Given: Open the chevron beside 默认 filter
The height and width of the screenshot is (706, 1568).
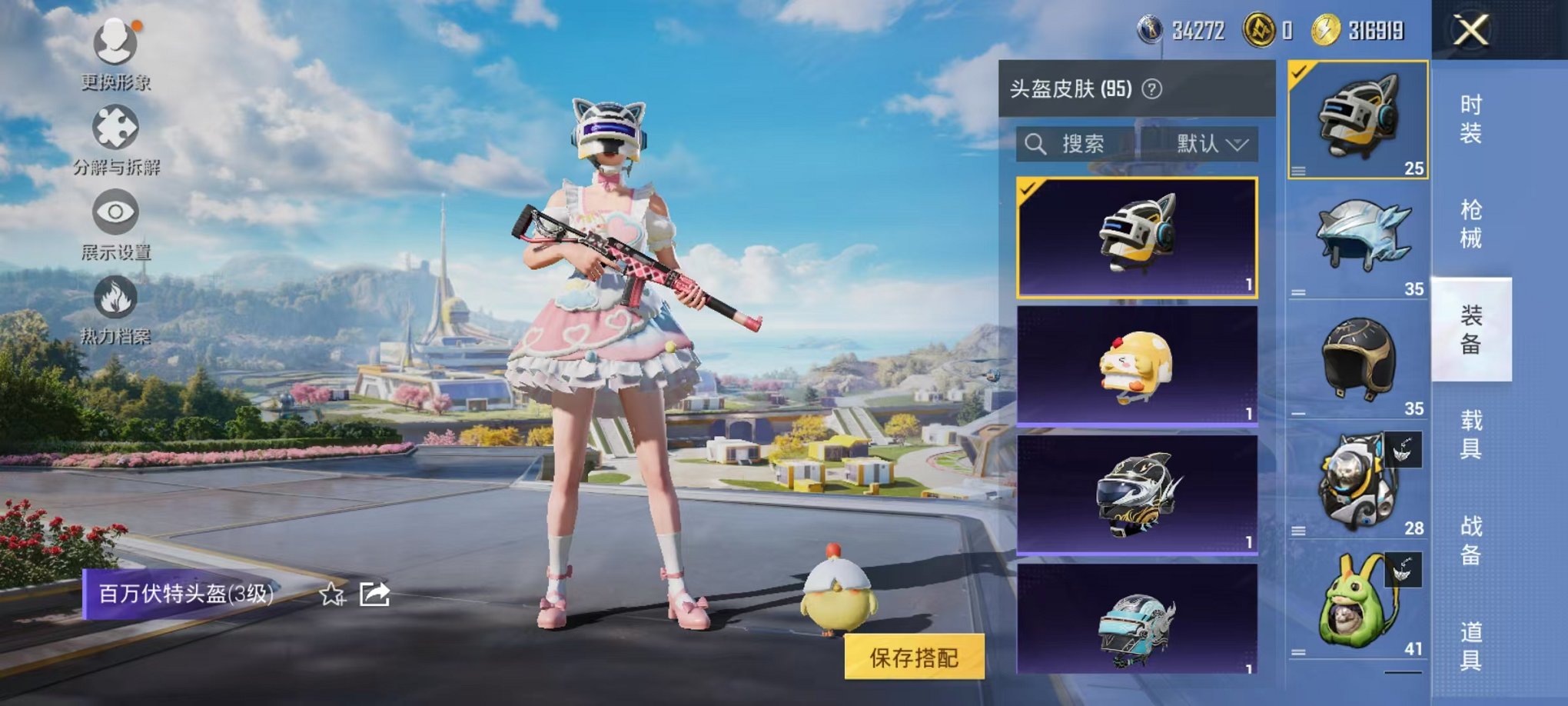Looking at the screenshot, I should tap(1239, 143).
